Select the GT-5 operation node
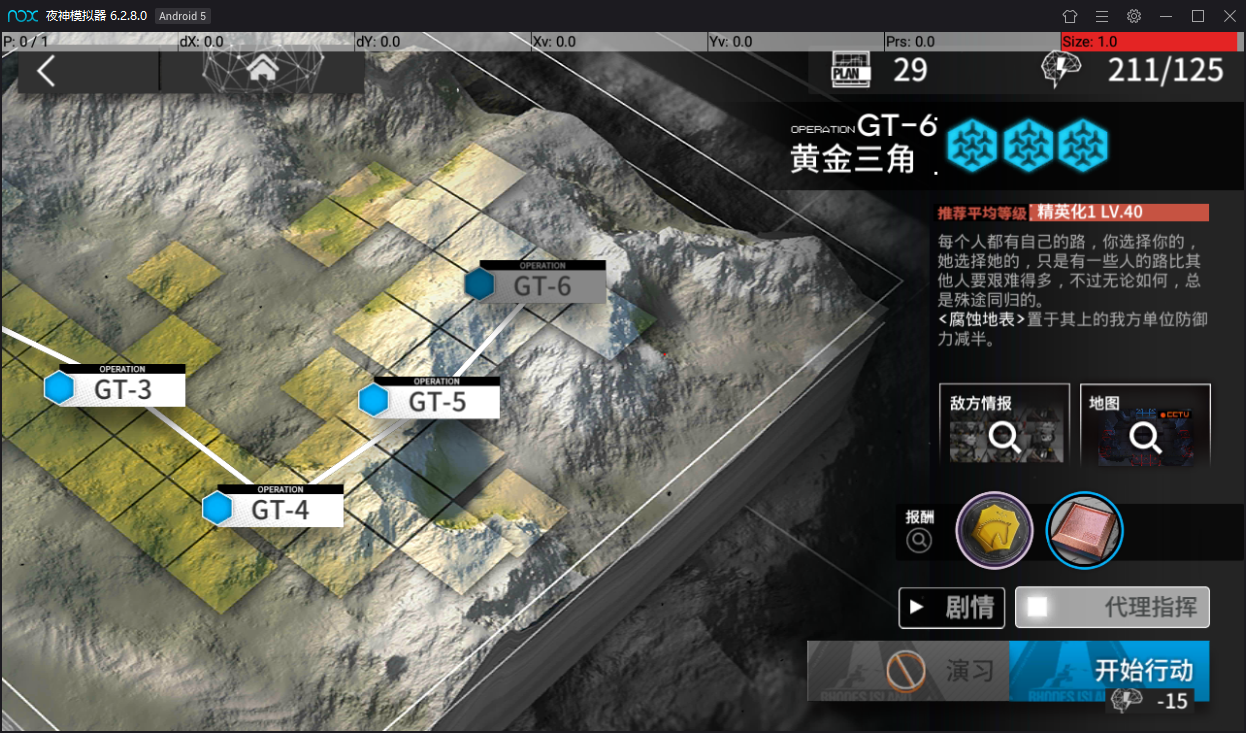 436,401
